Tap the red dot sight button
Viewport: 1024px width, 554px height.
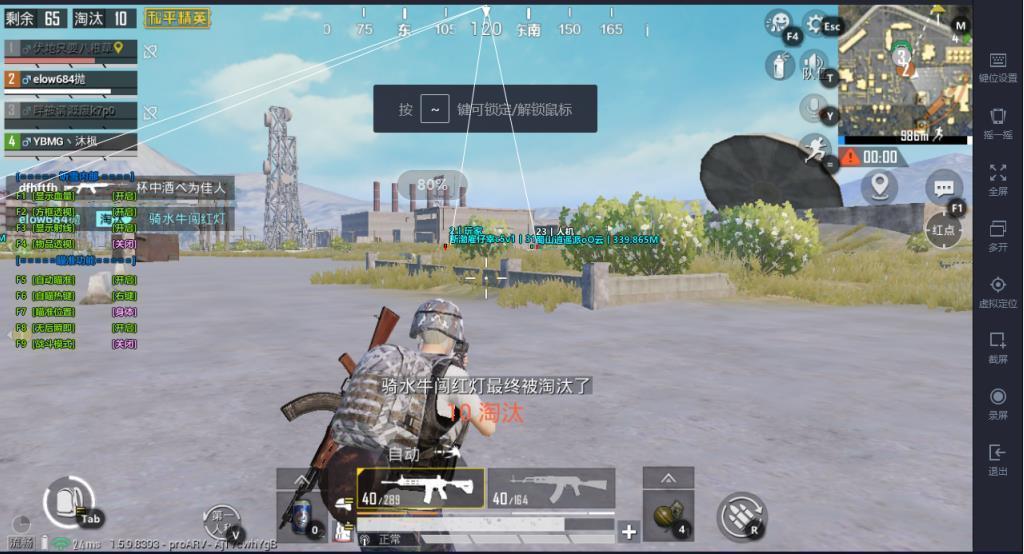point(944,229)
